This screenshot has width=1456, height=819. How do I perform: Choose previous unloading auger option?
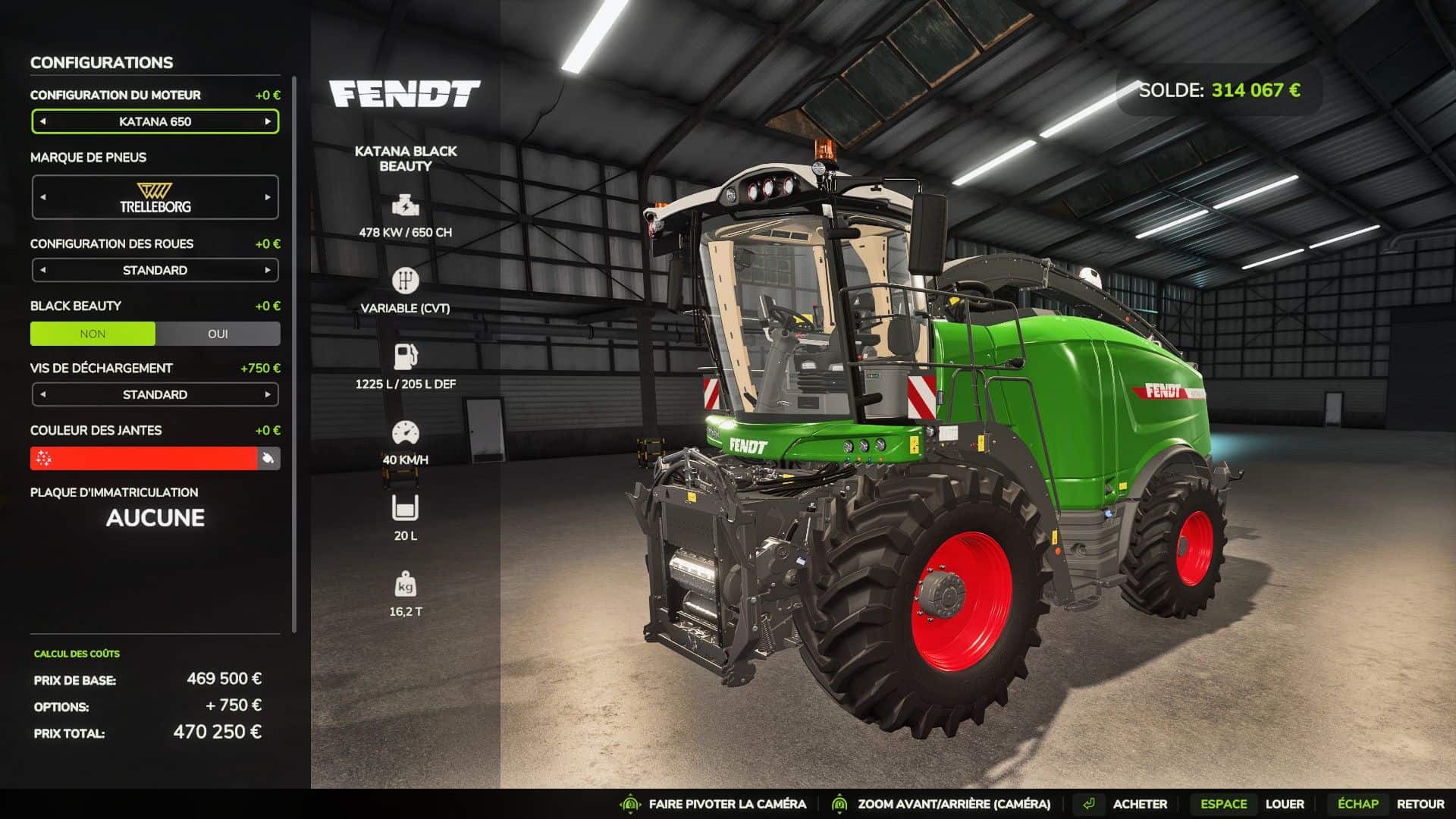[43, 394]
